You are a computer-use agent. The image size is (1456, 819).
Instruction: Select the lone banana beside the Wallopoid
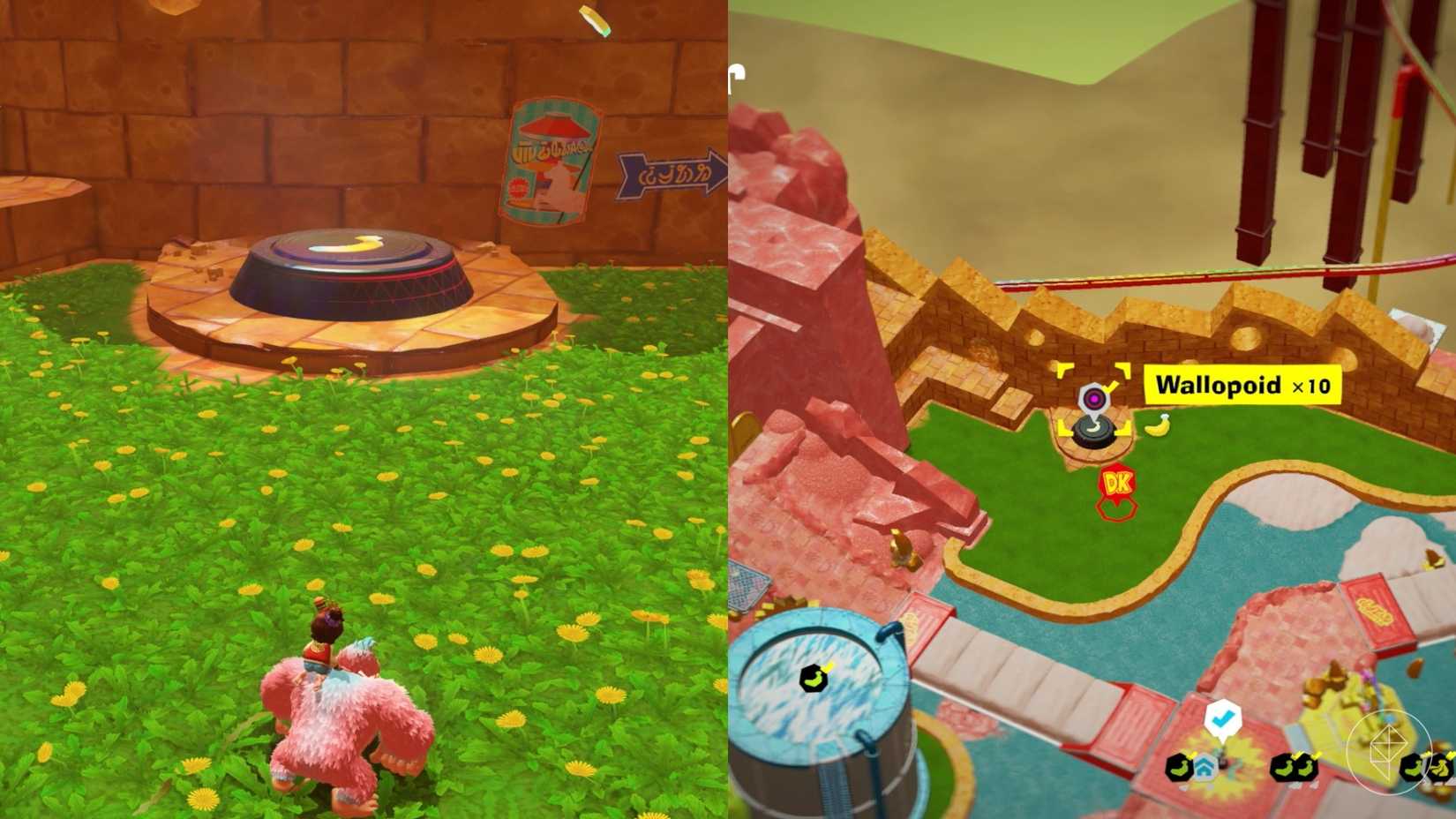point(1157,425)
